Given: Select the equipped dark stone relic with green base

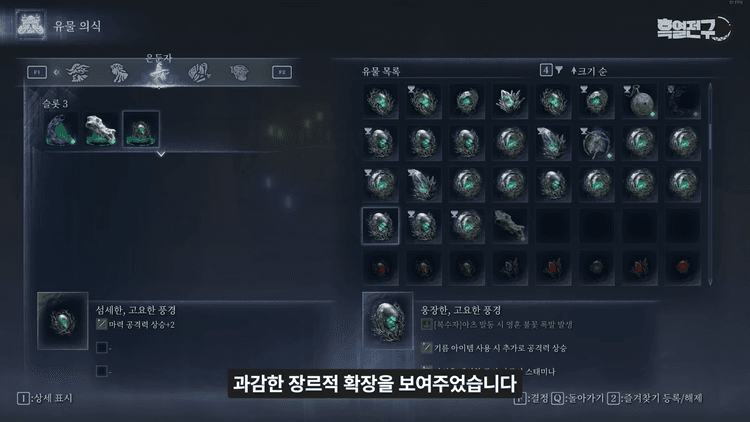Looking at the screenshot, I should coord(62,128).
